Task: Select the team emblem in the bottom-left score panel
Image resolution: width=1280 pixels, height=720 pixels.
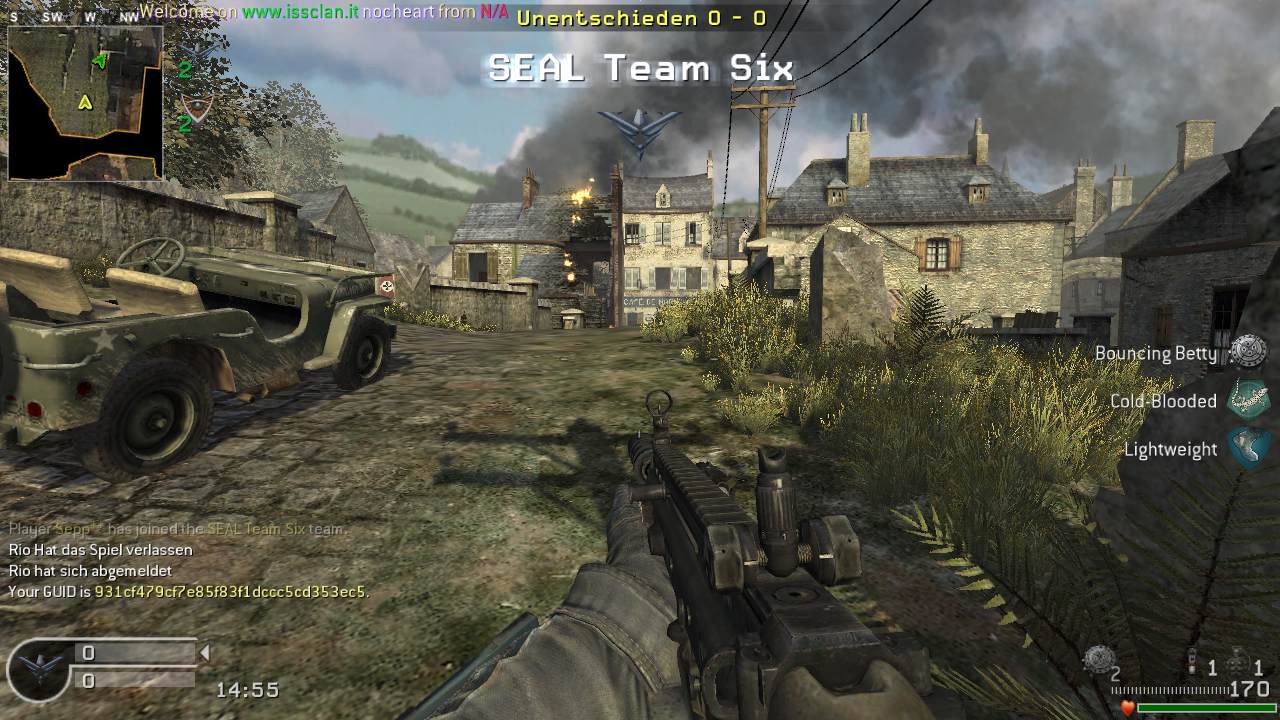Action: coord(38,668)
